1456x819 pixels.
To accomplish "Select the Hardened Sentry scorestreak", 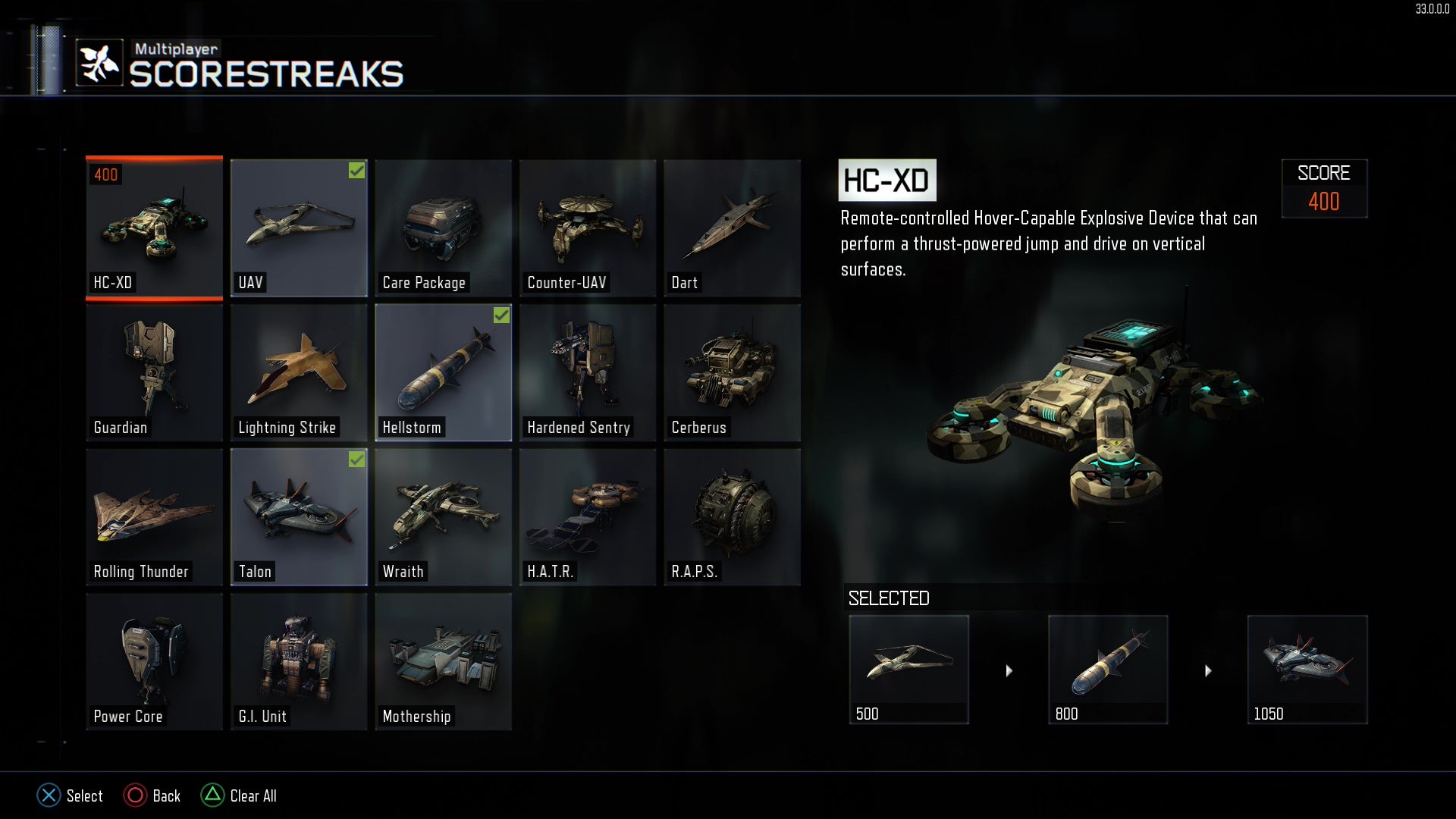I will click(587, 372).
